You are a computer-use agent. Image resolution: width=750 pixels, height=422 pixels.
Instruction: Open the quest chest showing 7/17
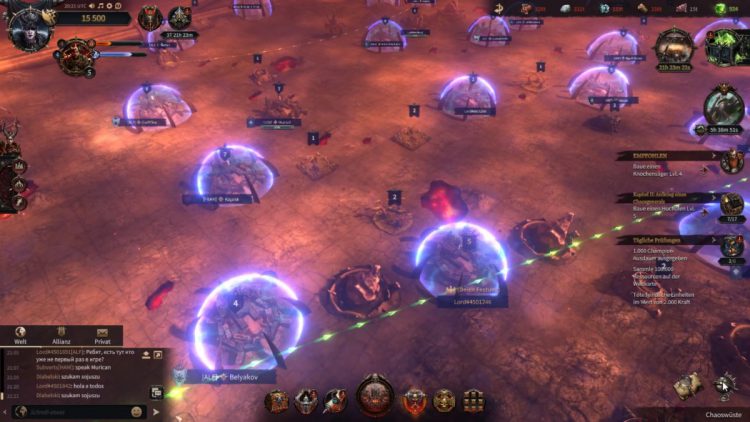tap(732, 205)
